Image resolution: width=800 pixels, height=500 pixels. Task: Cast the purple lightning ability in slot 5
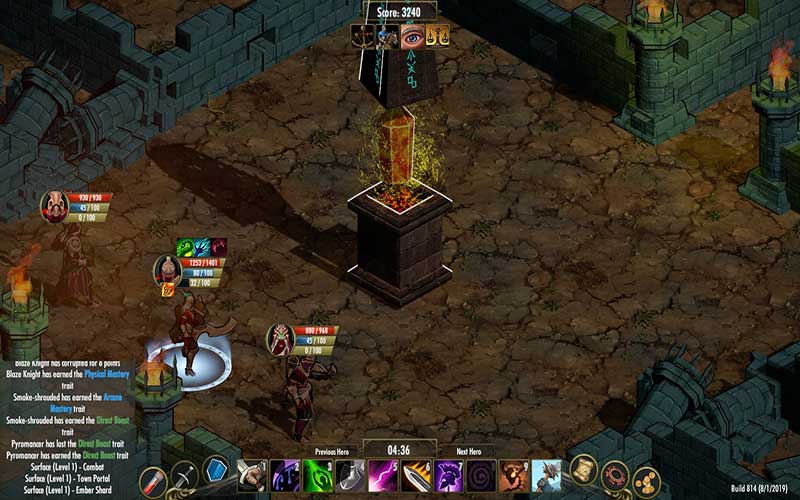click(x=383, y=475)
